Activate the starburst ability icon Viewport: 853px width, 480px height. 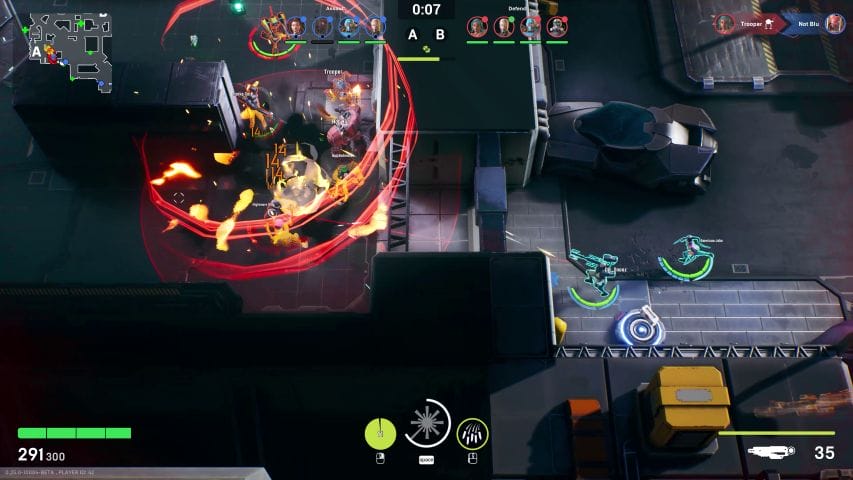click(428, 424)
